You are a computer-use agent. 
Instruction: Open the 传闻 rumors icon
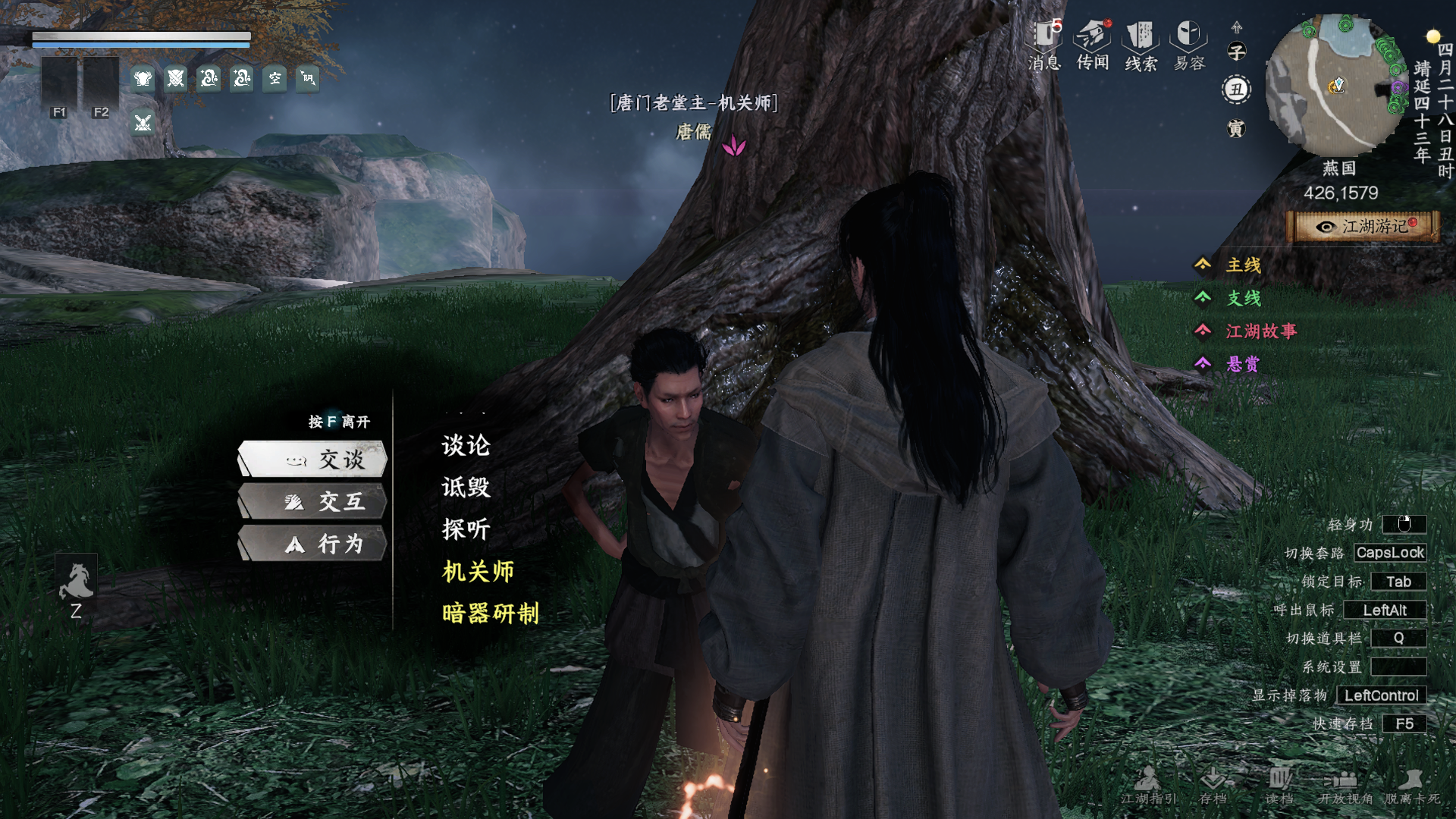1093,45
